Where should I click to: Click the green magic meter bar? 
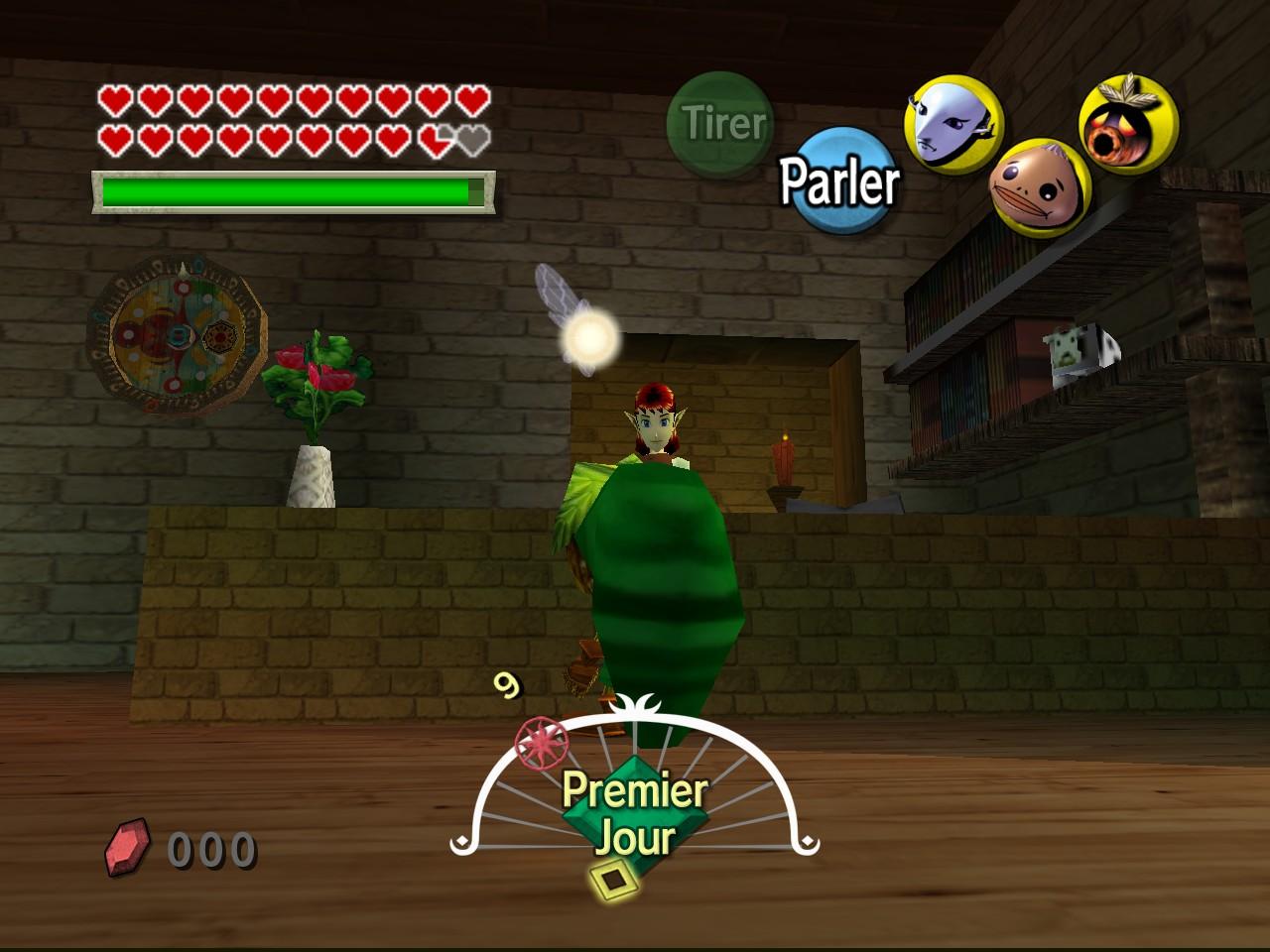[288, 188]
